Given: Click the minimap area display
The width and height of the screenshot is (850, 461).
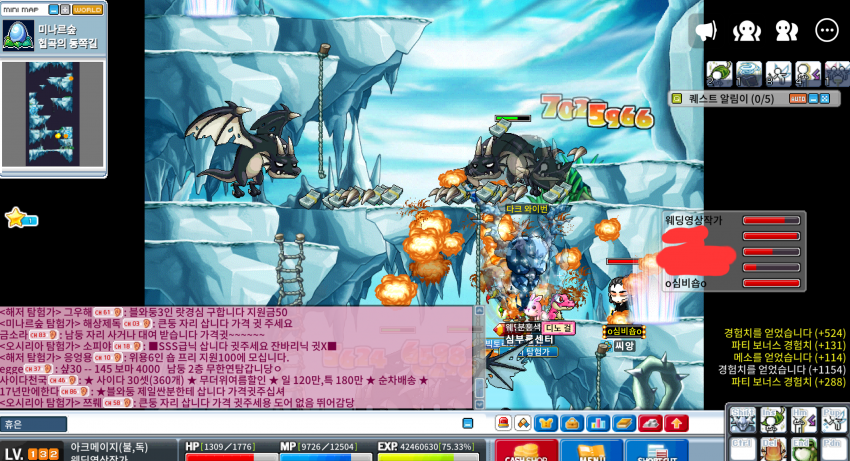Looking at the screenshot, I should point(53,113).
